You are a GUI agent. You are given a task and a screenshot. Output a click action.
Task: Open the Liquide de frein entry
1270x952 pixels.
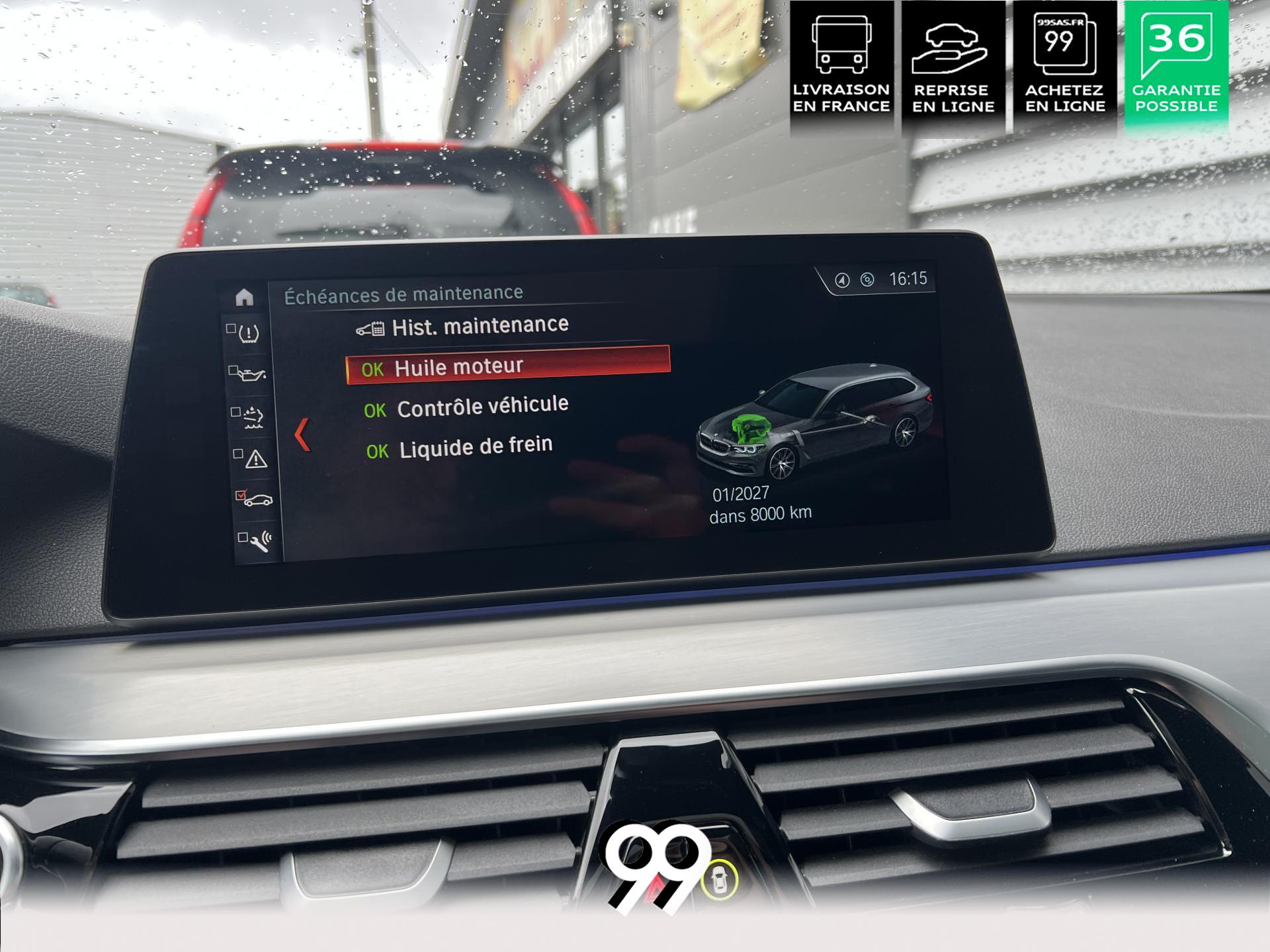tap(475, 448)
